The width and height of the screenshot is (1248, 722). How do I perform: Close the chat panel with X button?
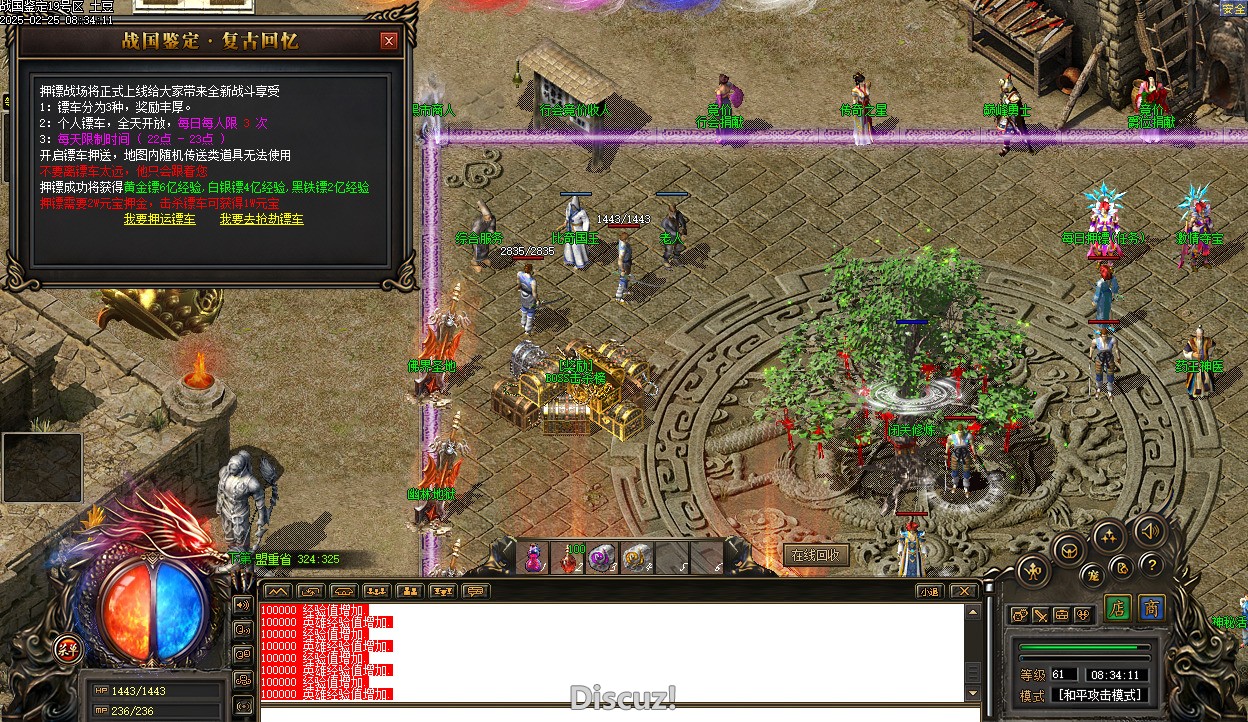(x=962, y=591)
